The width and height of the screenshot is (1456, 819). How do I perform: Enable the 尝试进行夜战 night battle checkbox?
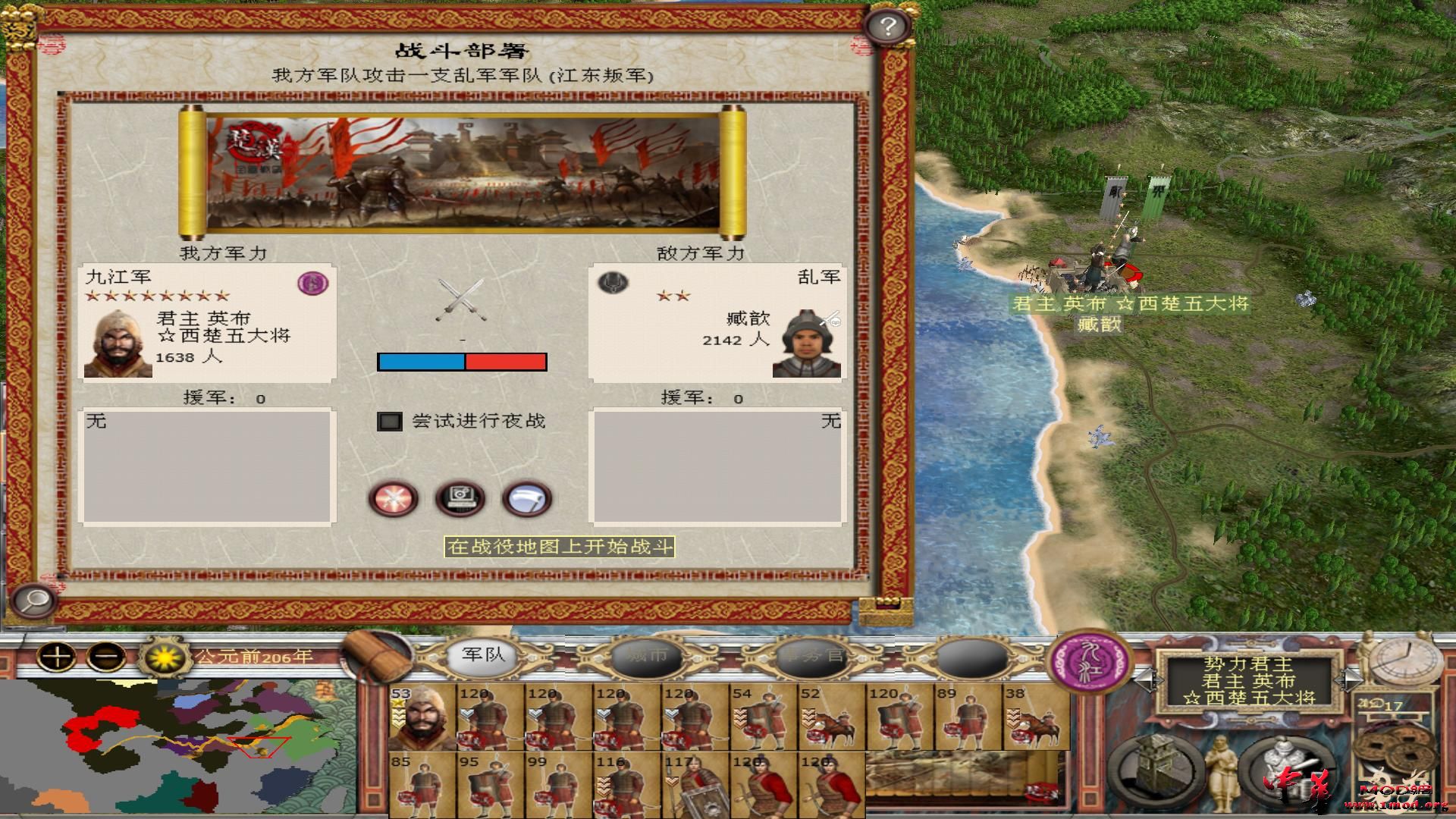390,422
